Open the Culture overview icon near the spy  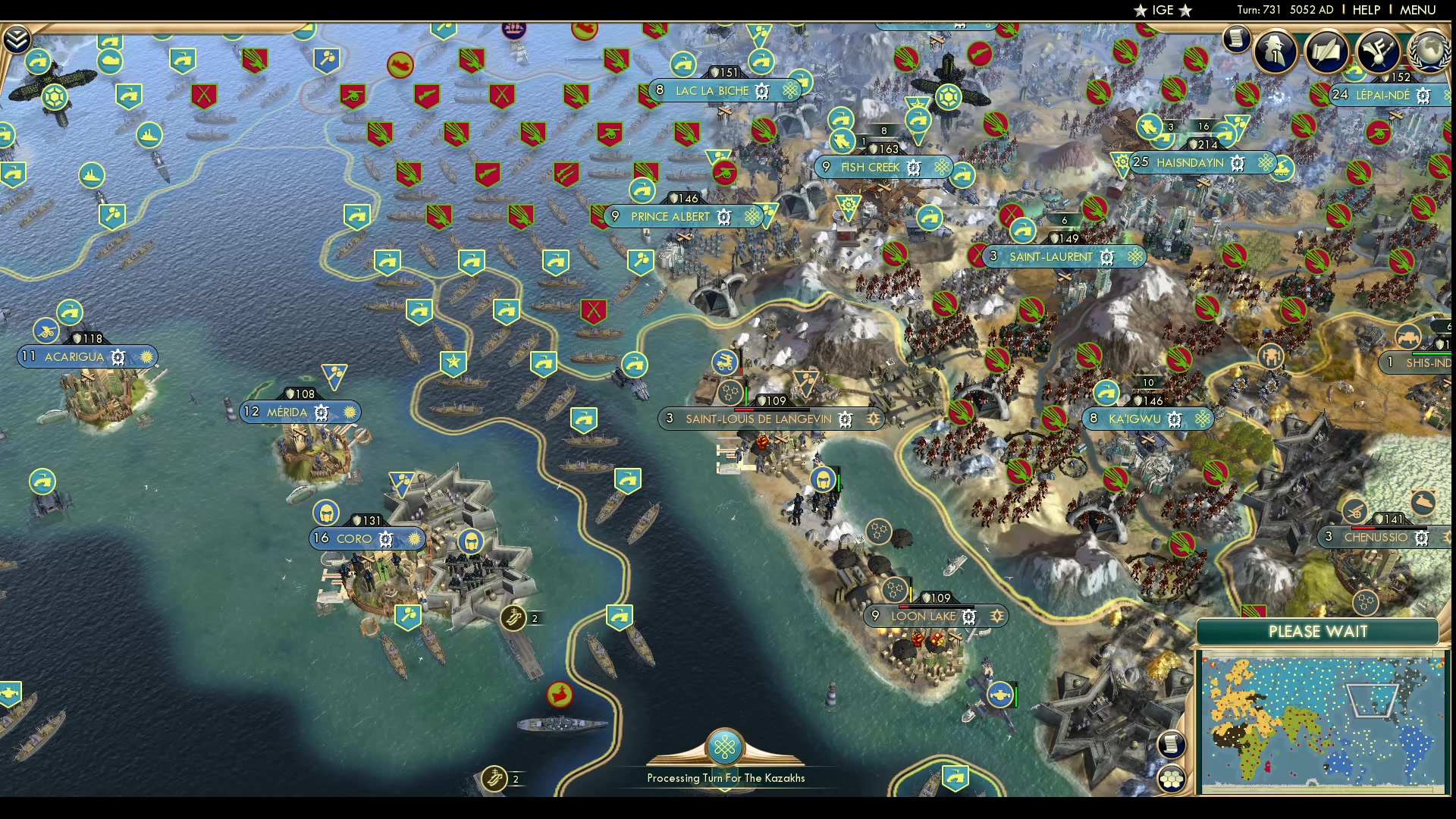pyautogui.click(x=1377, y=52)
